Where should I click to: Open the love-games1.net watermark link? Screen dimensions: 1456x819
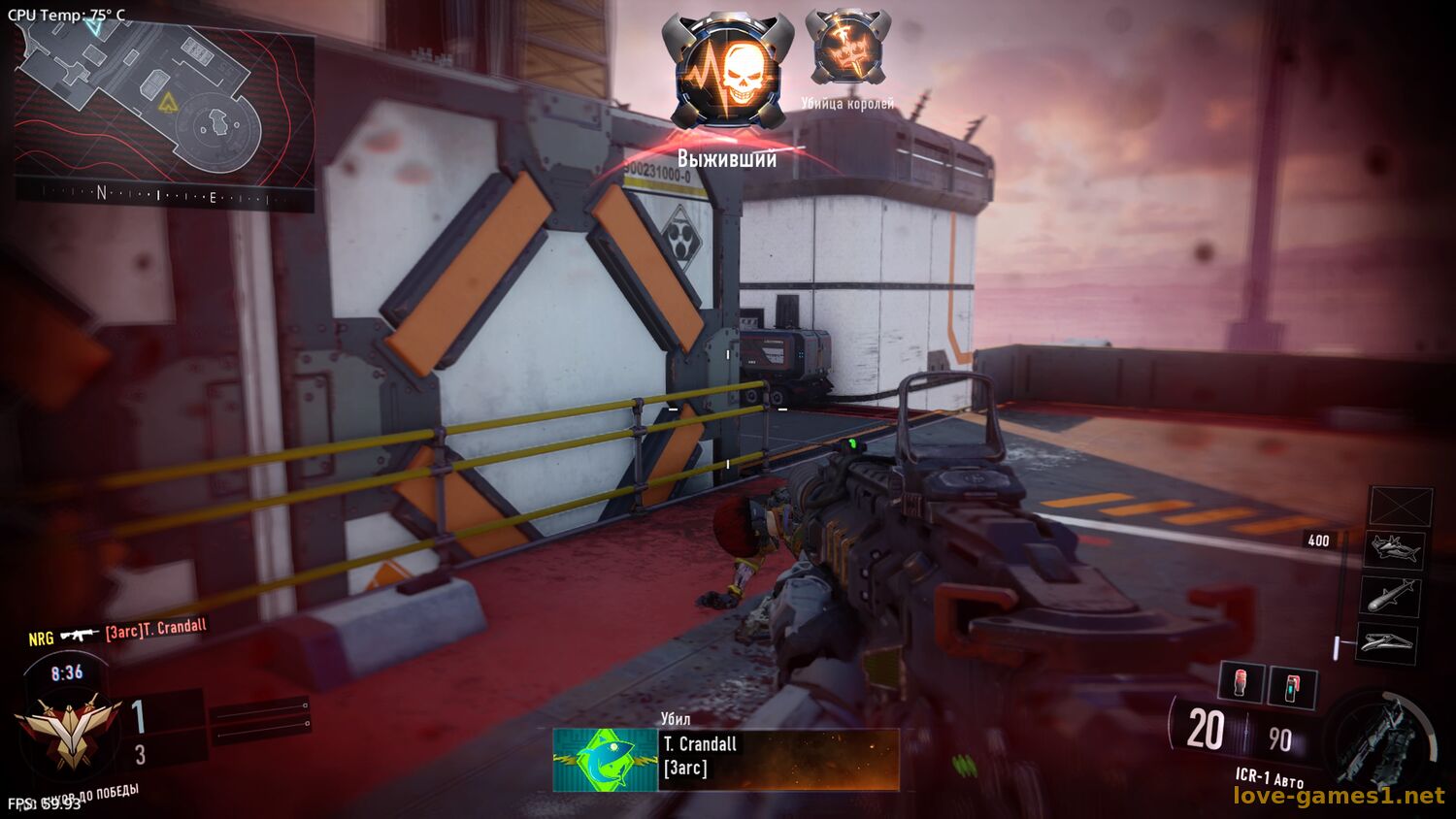(1339, 796)
